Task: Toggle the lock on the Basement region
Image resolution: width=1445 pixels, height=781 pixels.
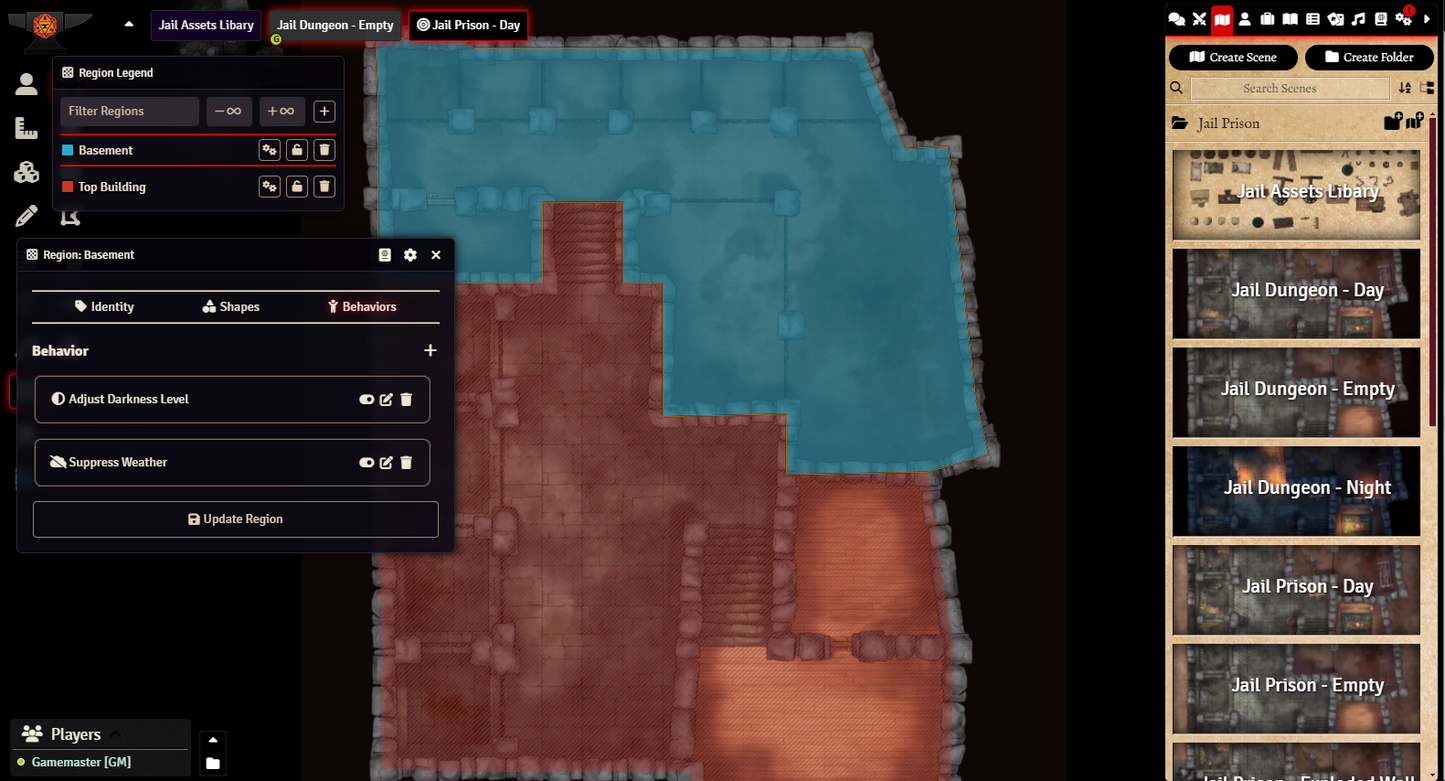Action: click(296, 149)
